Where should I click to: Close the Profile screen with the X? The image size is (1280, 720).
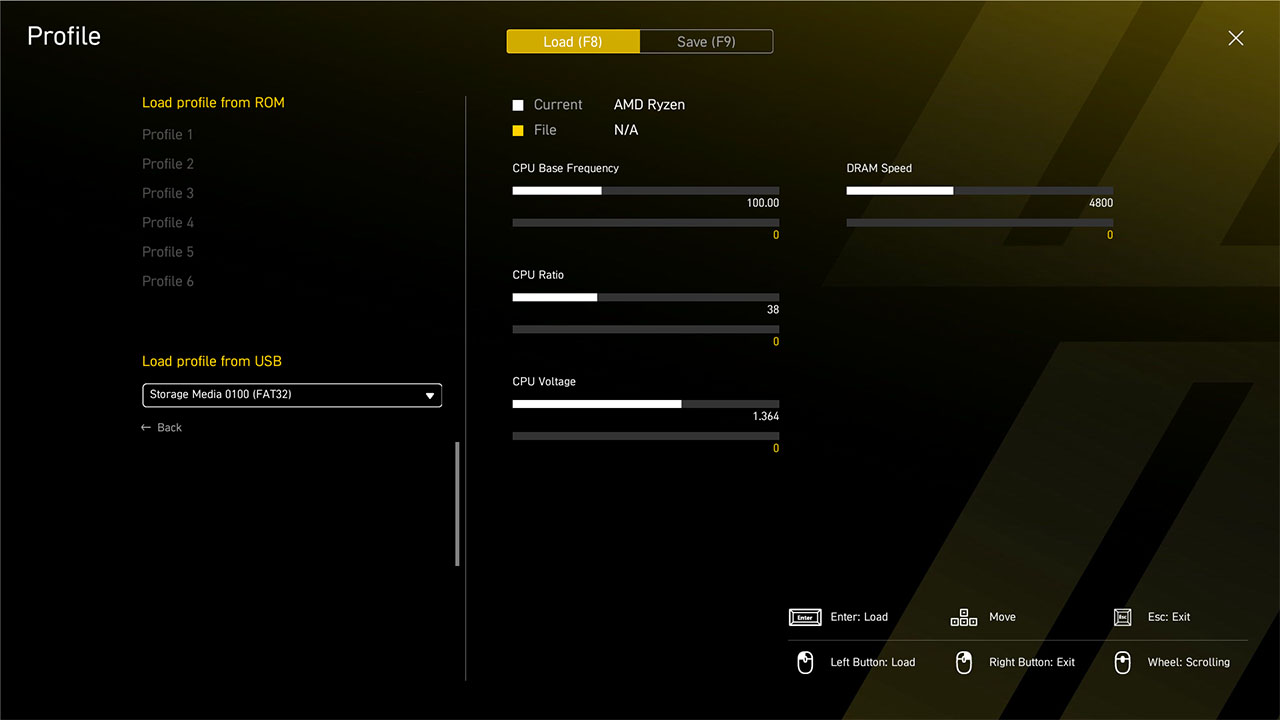[1236, 38]
